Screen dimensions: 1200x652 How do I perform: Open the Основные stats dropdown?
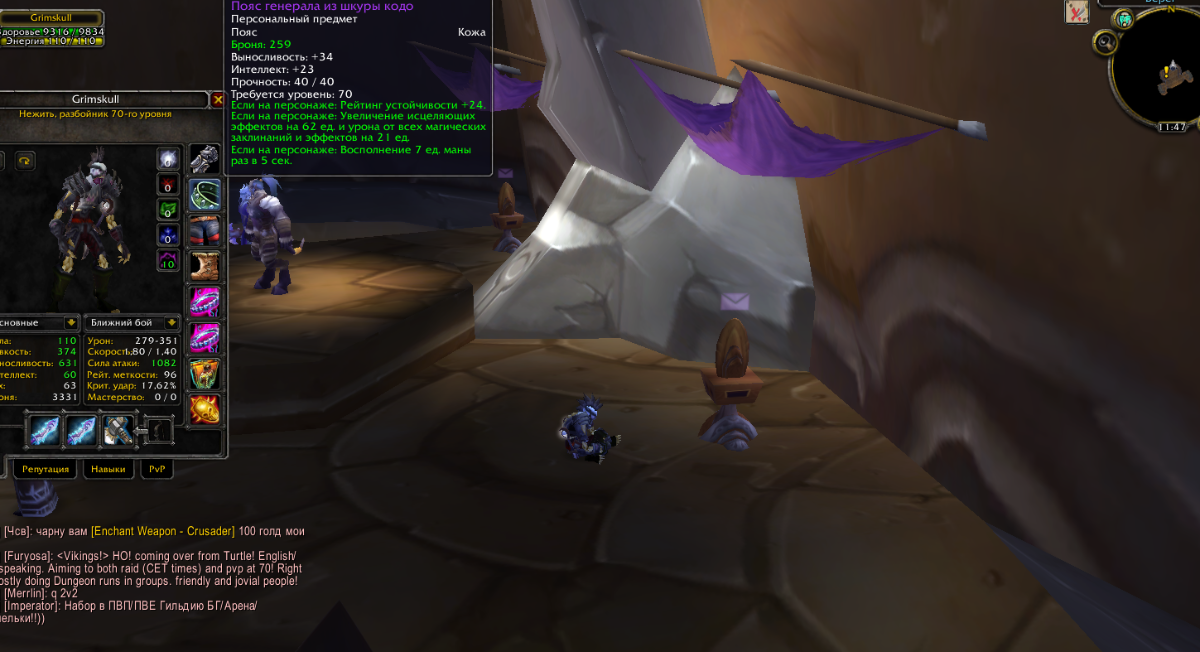pyautogui.click(x=70, y=323)
